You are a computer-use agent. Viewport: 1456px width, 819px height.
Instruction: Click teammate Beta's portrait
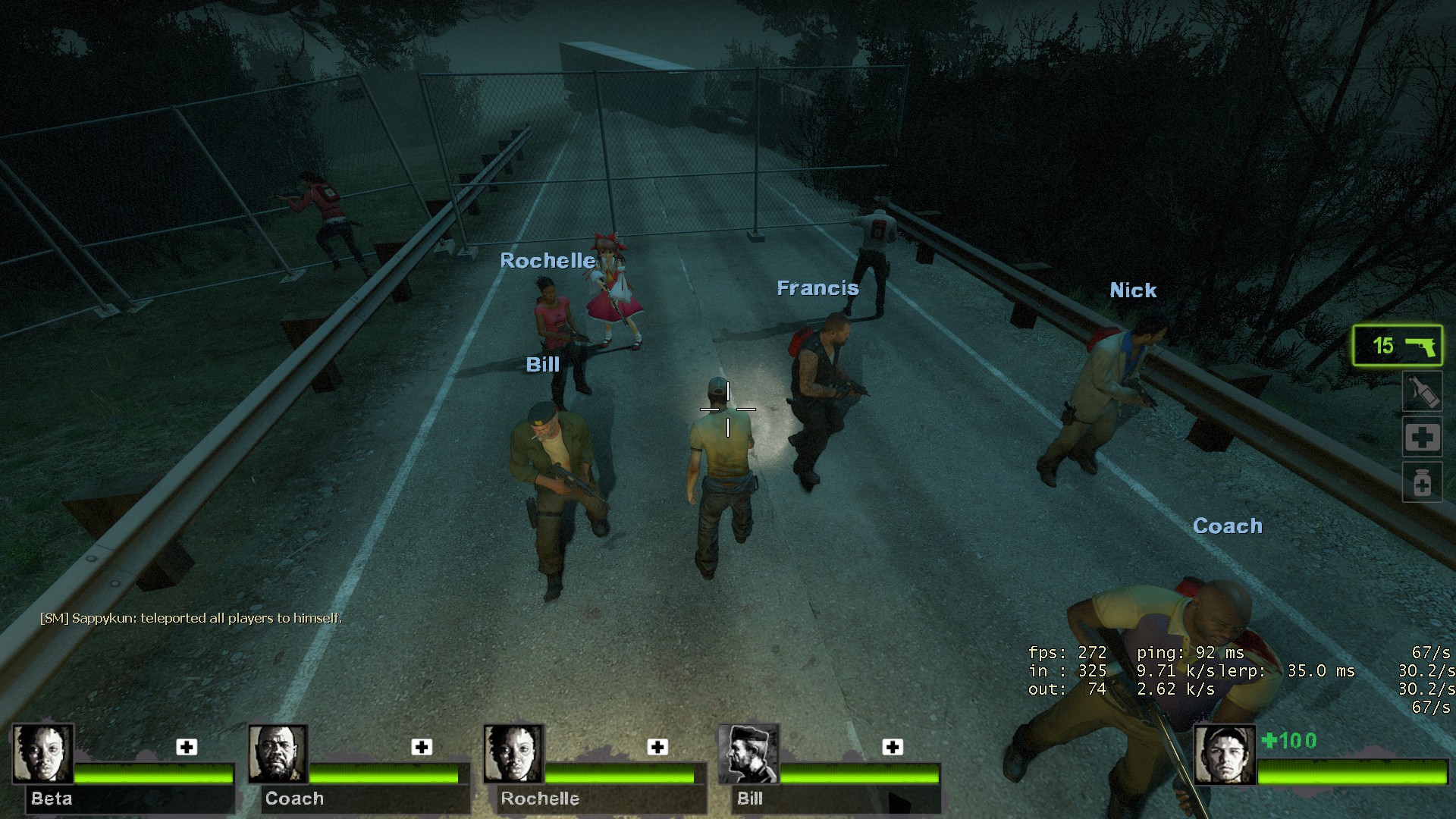[42, 754]
